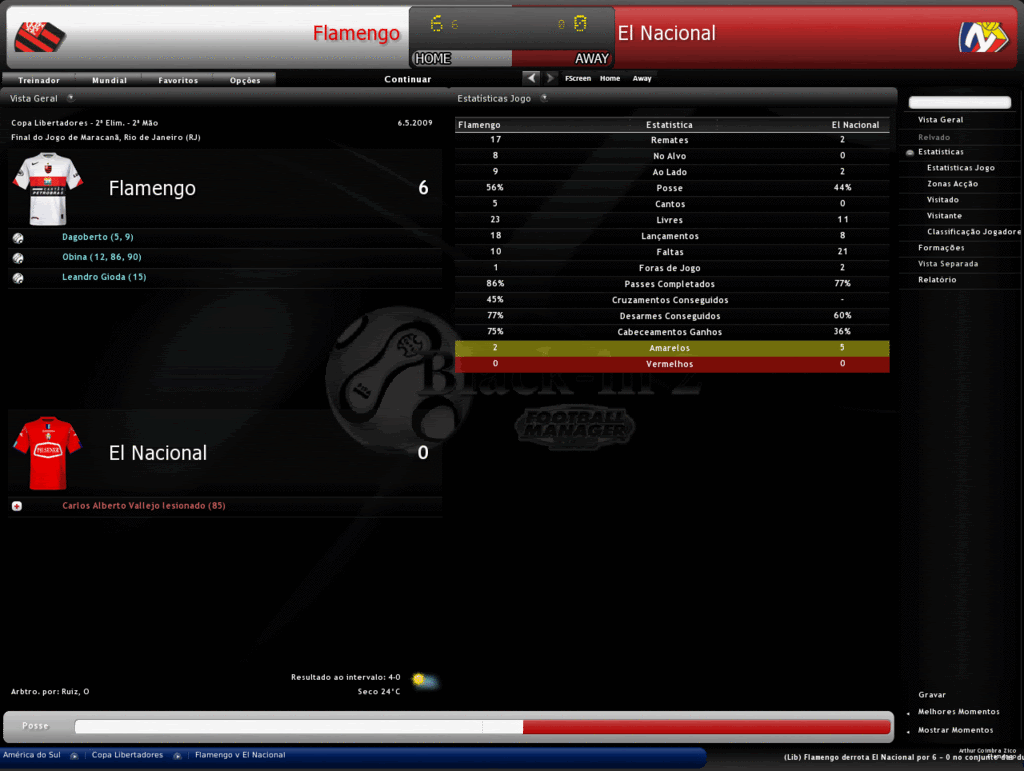Show the Home team view
Screen dimensions: 1024x771
(610, 78)
